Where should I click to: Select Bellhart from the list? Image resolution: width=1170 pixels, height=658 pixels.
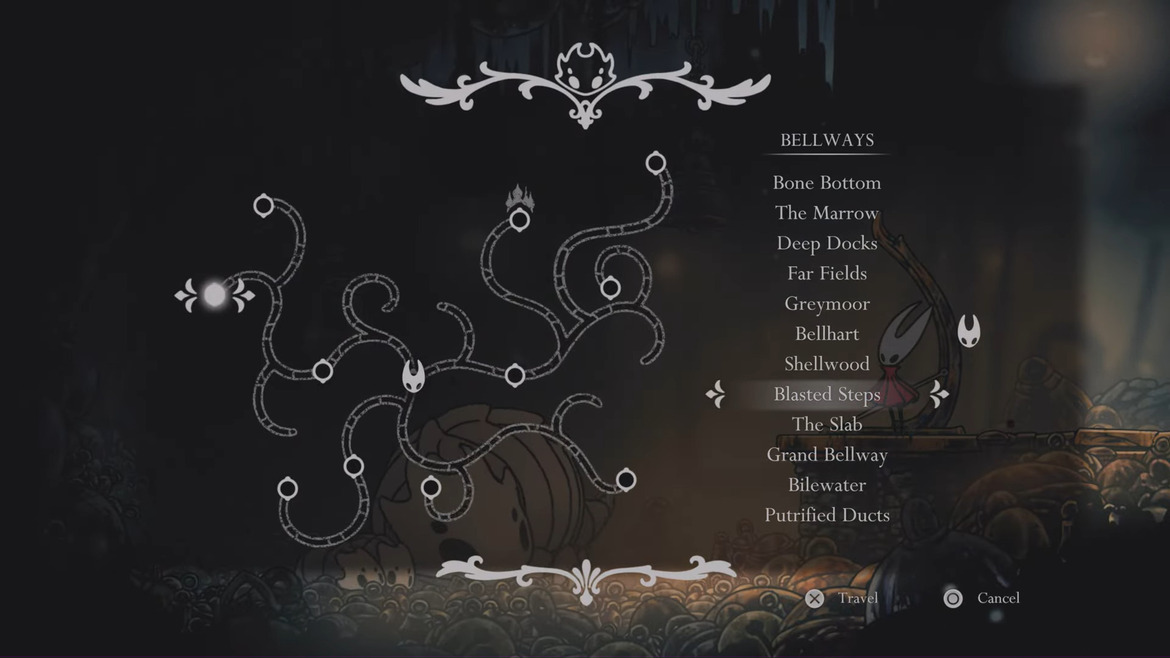coord(826,334)
